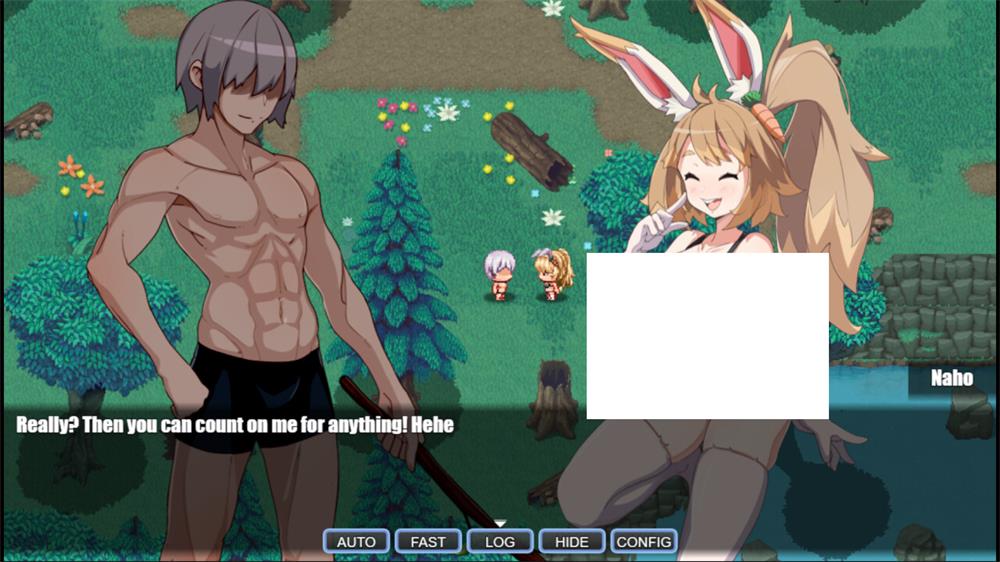Screen dimensions: 1000x562
Task: Open the dialogue LOG
Action: click(500, 541)
